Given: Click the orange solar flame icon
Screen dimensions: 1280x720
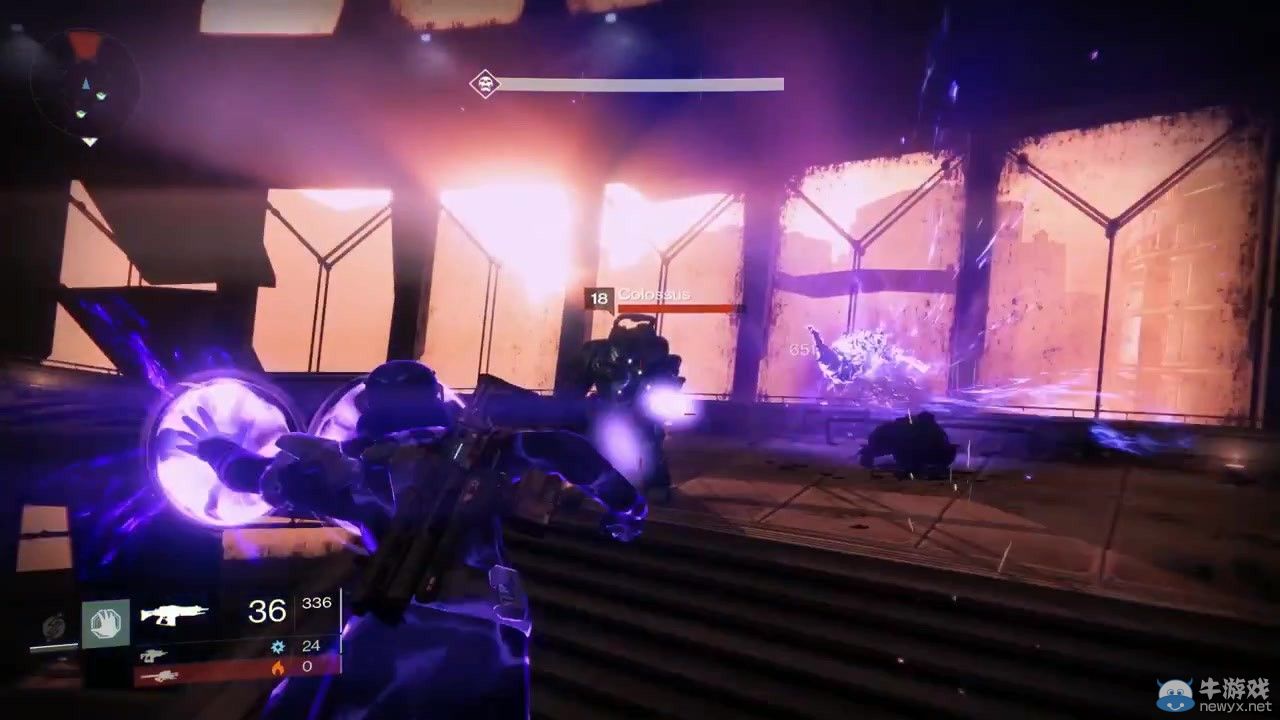Looking at the screenshot, I should tap(279, 670).
